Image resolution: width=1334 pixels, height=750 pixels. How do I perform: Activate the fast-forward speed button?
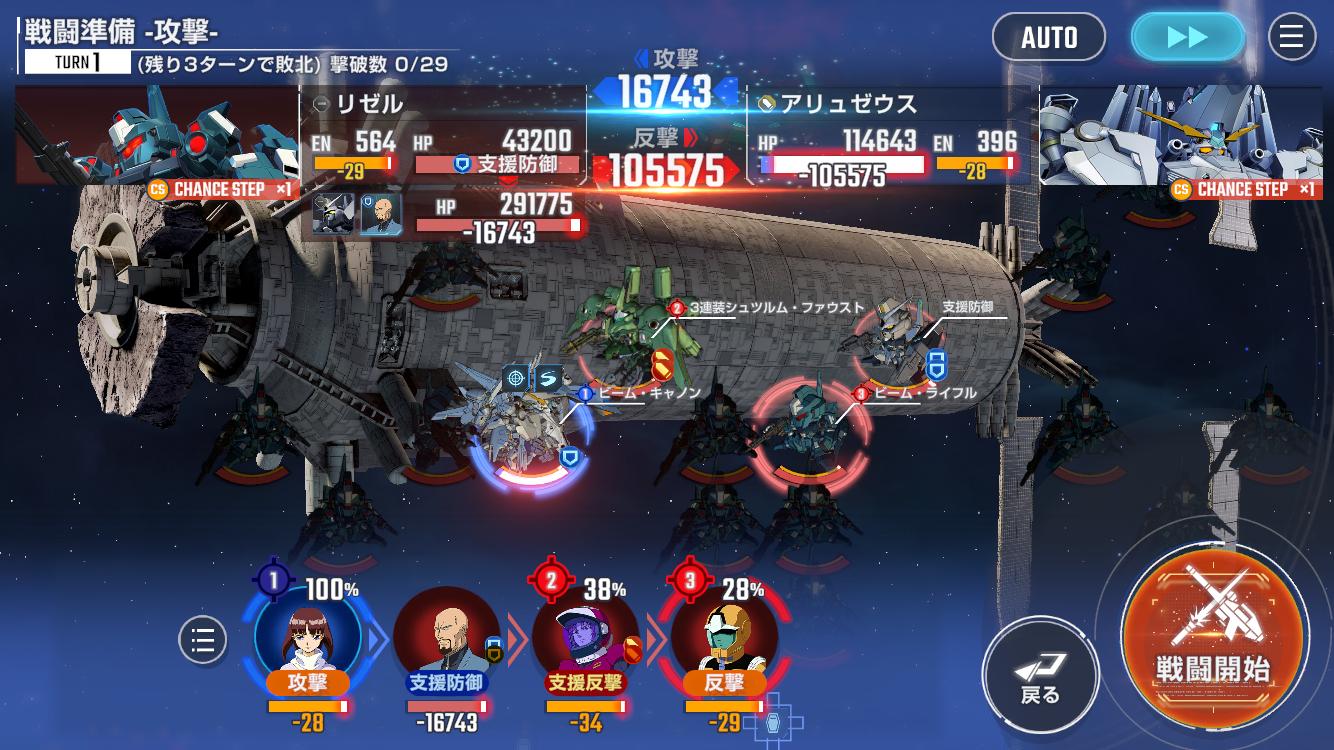click(x=1187, y=38)
